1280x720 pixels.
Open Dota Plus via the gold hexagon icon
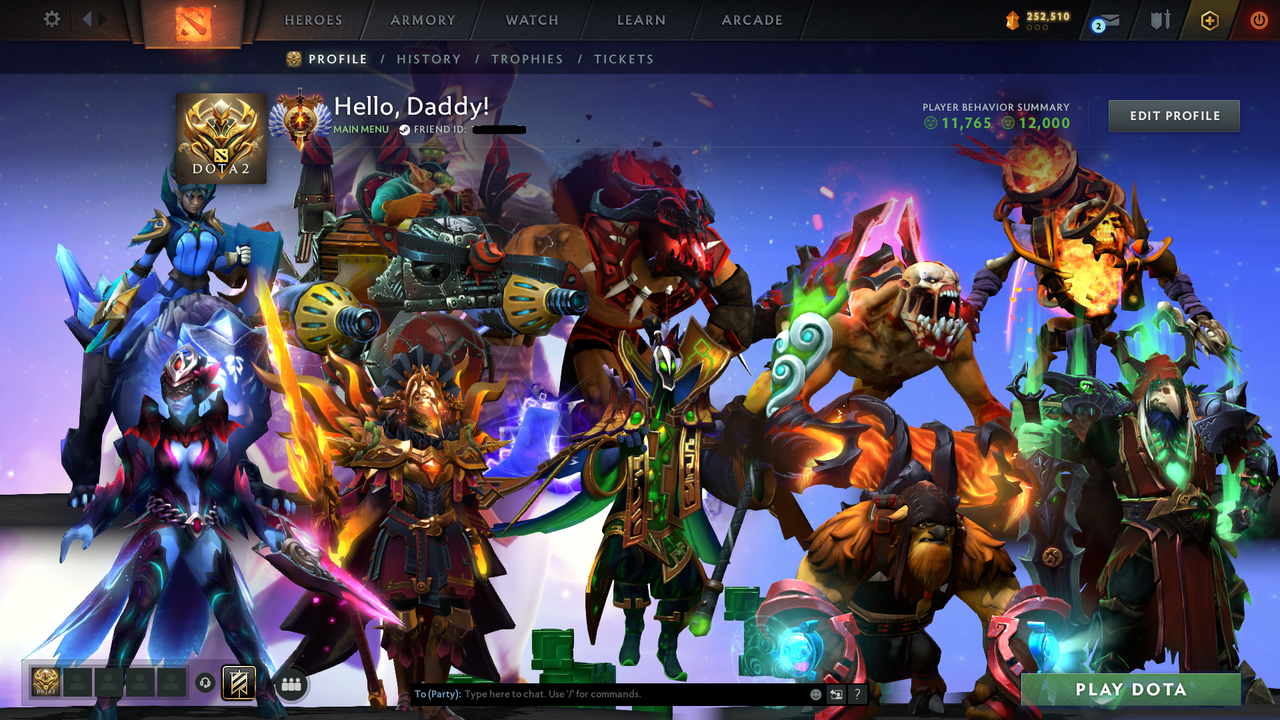coord(1210,18)
